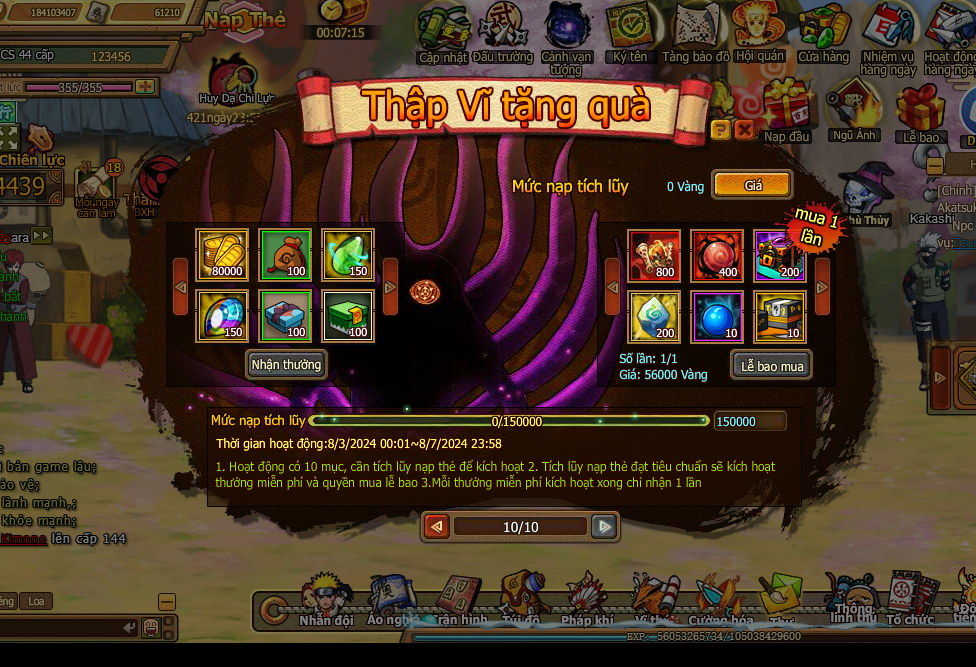The width and height of the screenshot is (976, 667).
Task: Advance to the next reward page
Action: [603, 526]
